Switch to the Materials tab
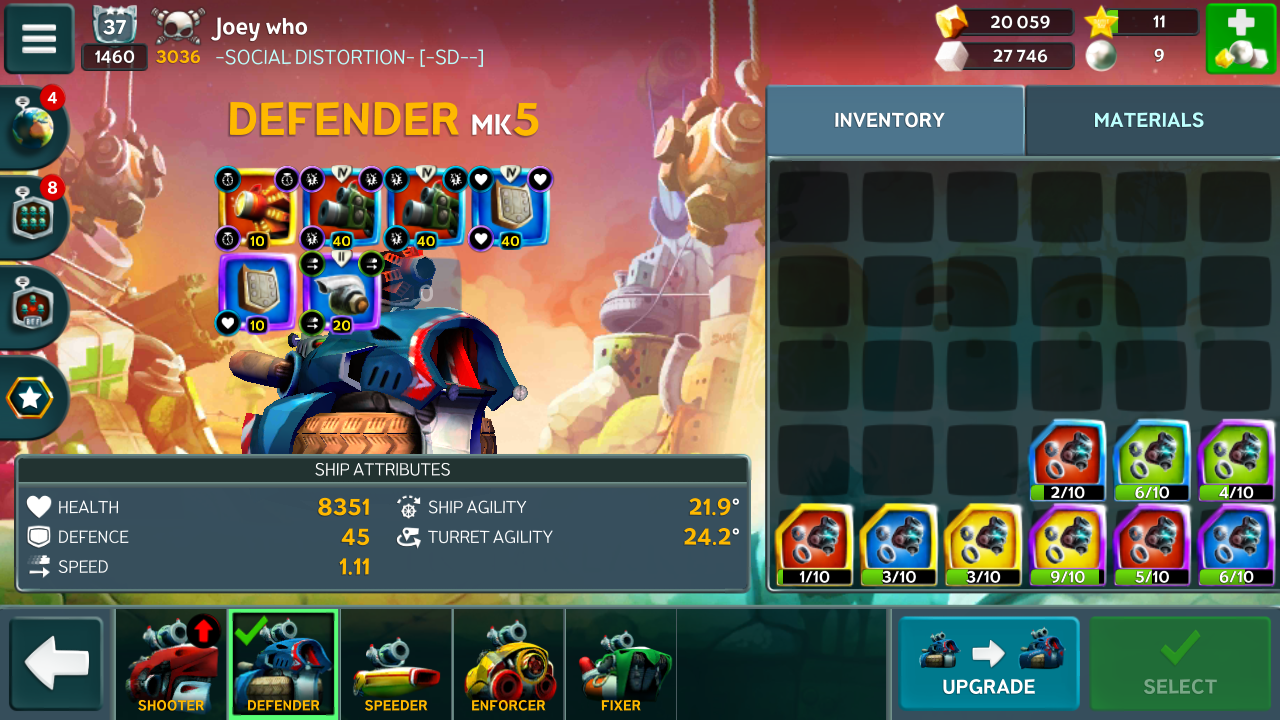The height and width of the screenshot is (720, 1280). point(1148,120)
